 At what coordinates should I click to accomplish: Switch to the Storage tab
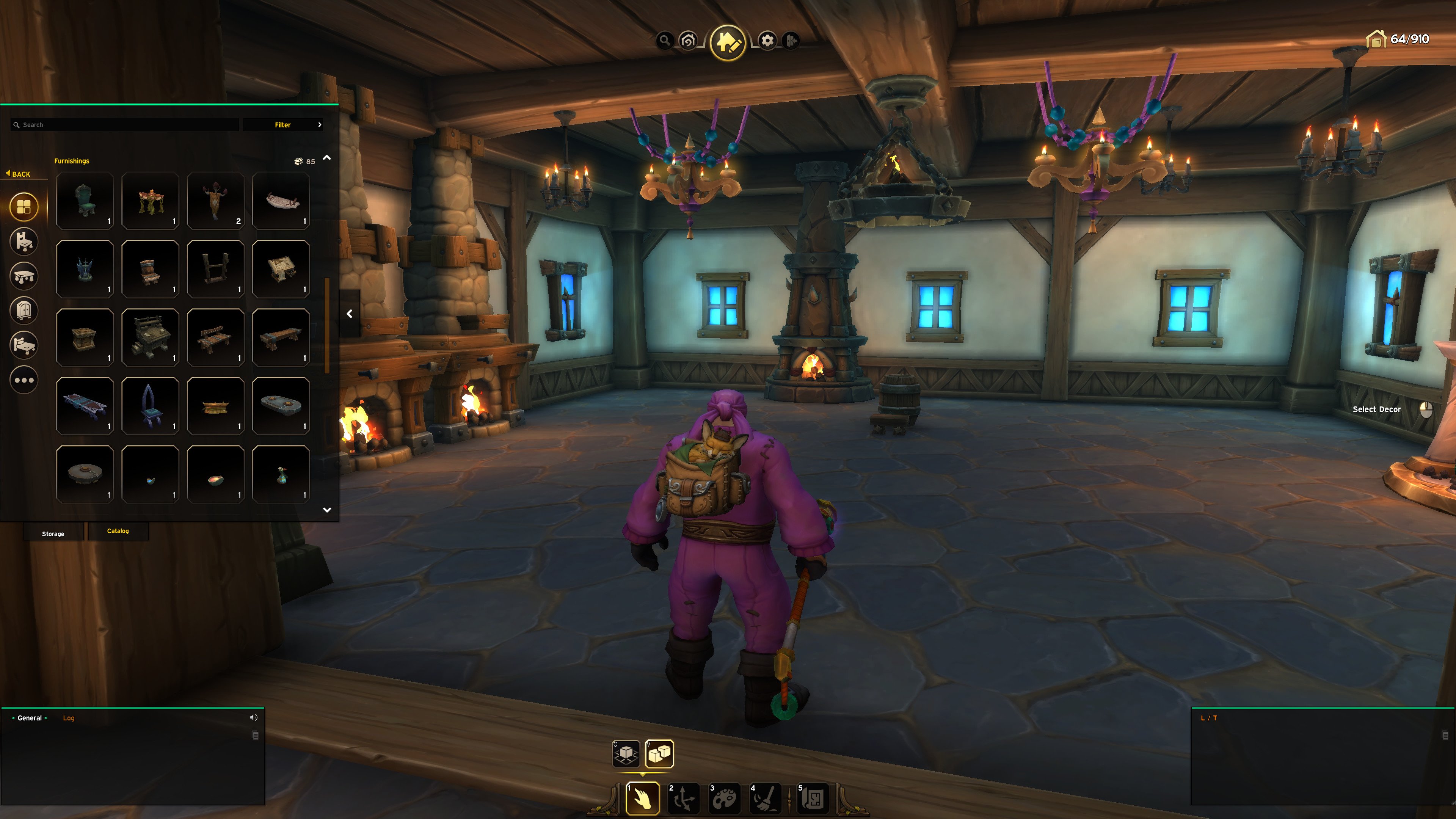coord(53,533)
